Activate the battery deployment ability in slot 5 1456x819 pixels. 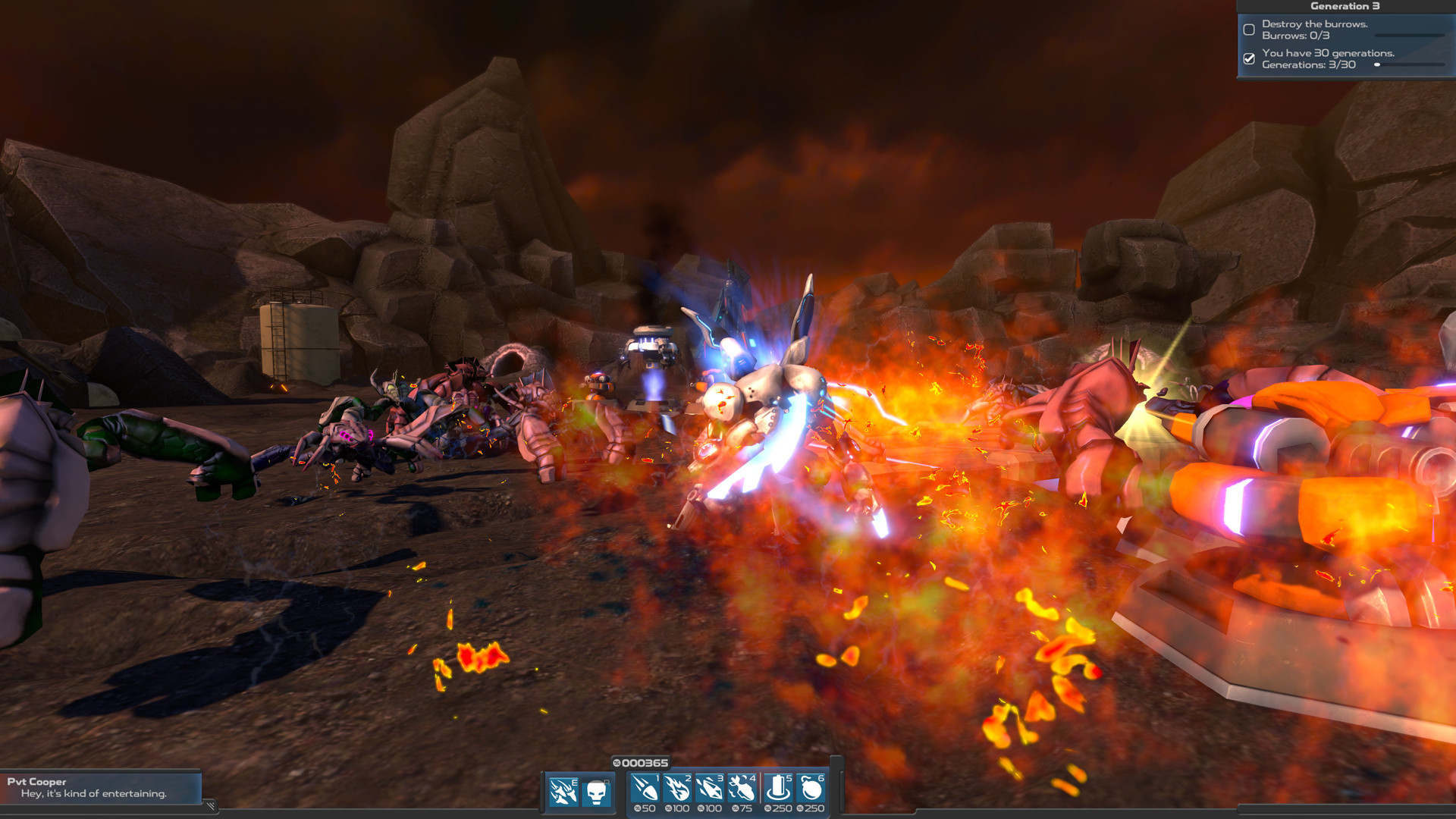pyautogui.click(x=777, y=789)
